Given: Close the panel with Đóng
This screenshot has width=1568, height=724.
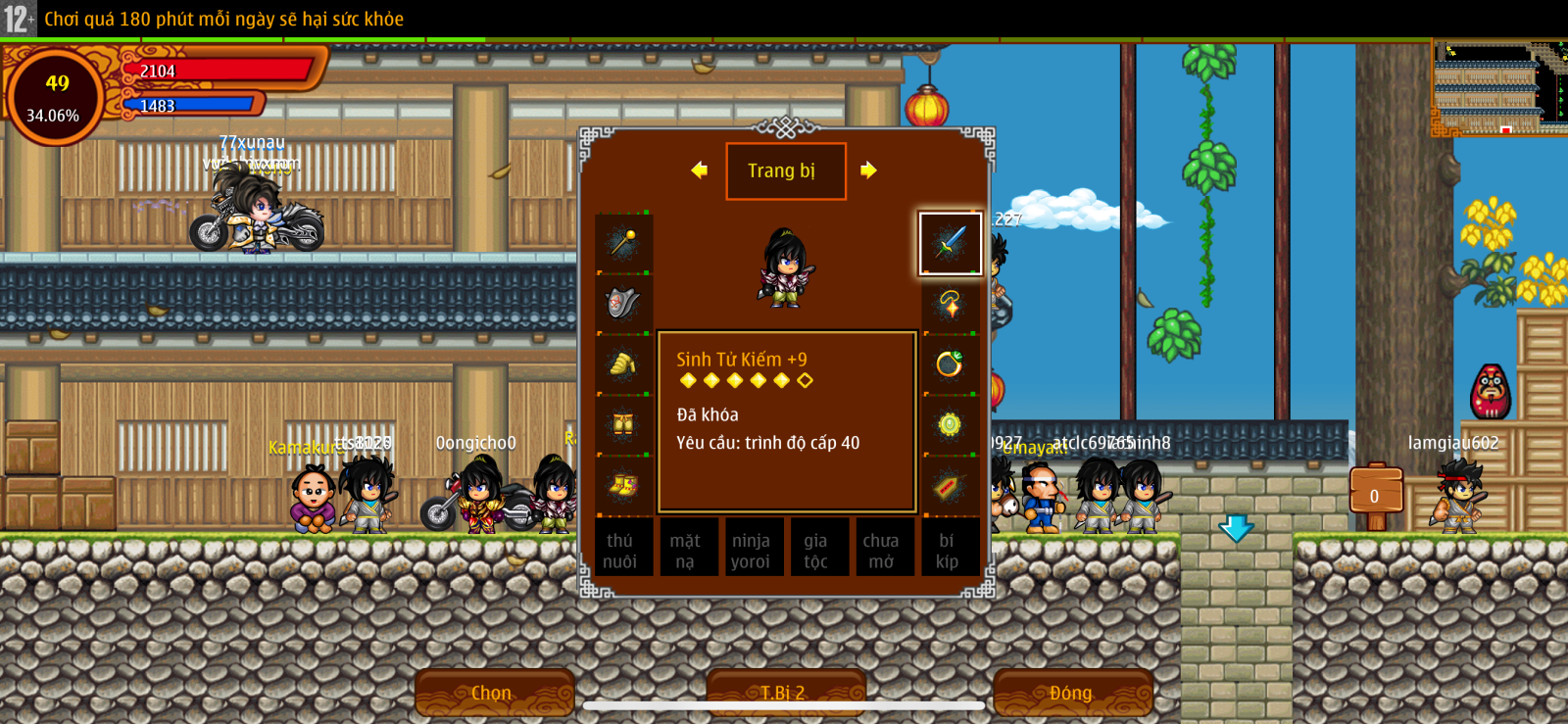Looking at the screenshot, I should 1071,693.
